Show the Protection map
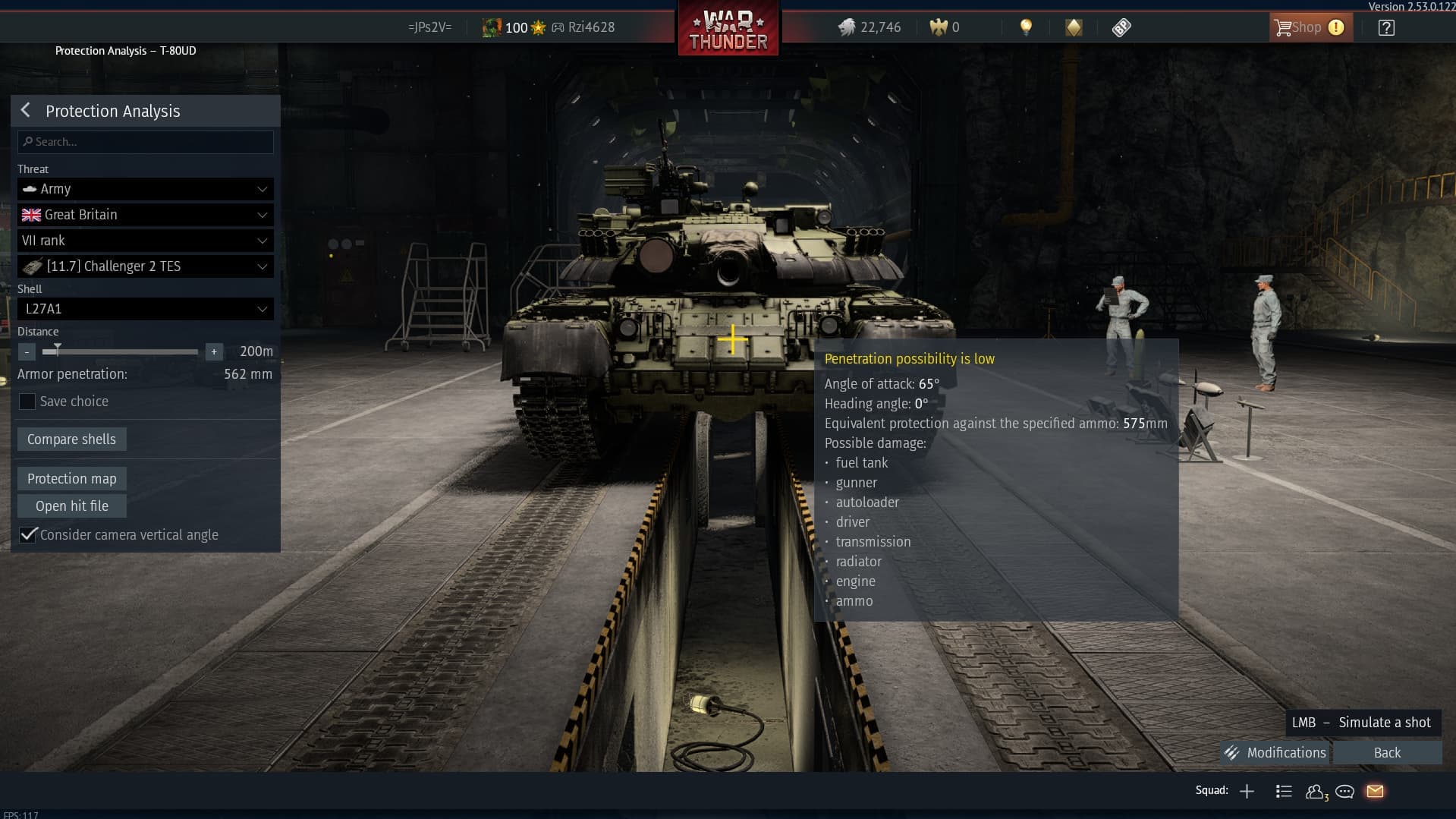Image resolution: width=1456 pixels, height=819 pixels. click(x=71, y=479)
